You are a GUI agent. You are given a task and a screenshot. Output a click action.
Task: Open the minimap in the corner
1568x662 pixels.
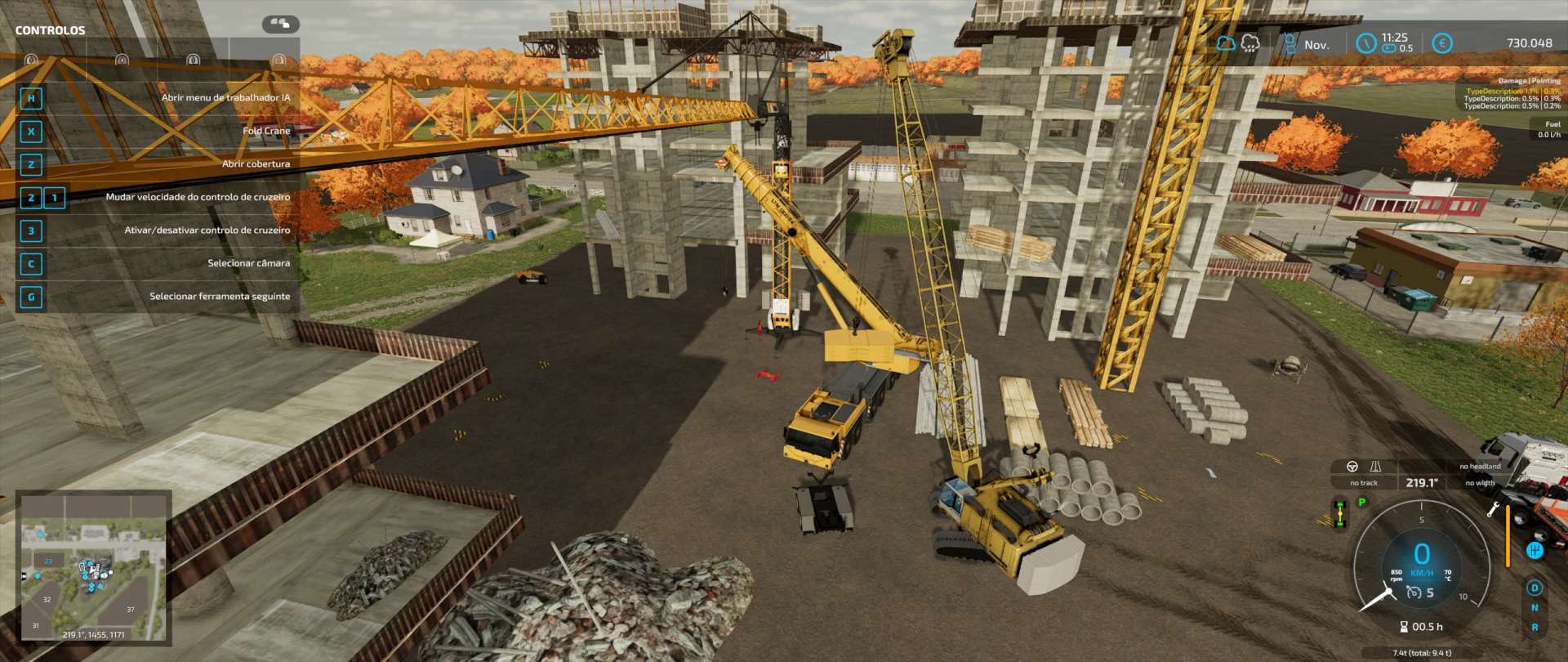[x=93, y=566]
